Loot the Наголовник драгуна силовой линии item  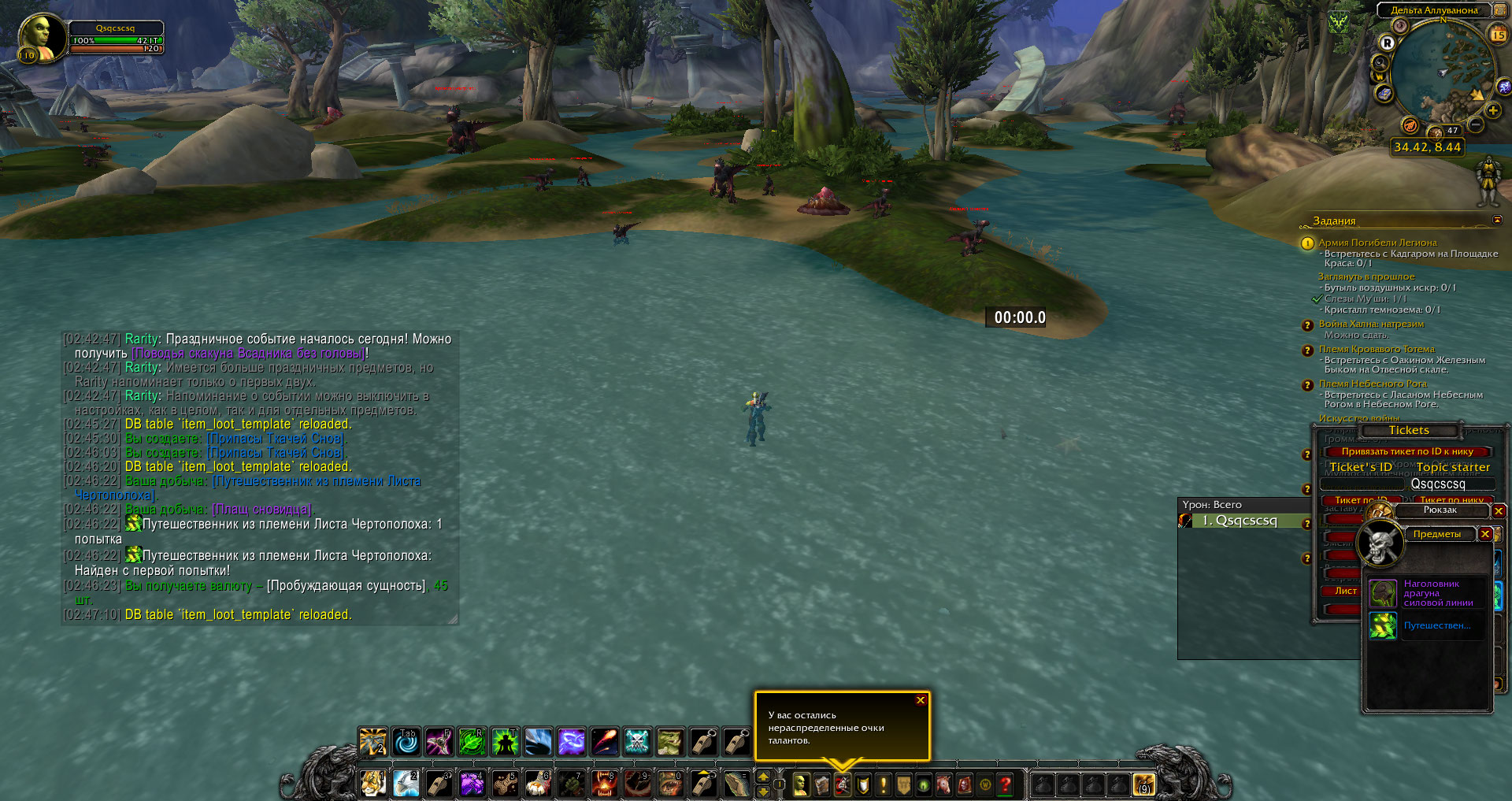tap(1383, 593)
